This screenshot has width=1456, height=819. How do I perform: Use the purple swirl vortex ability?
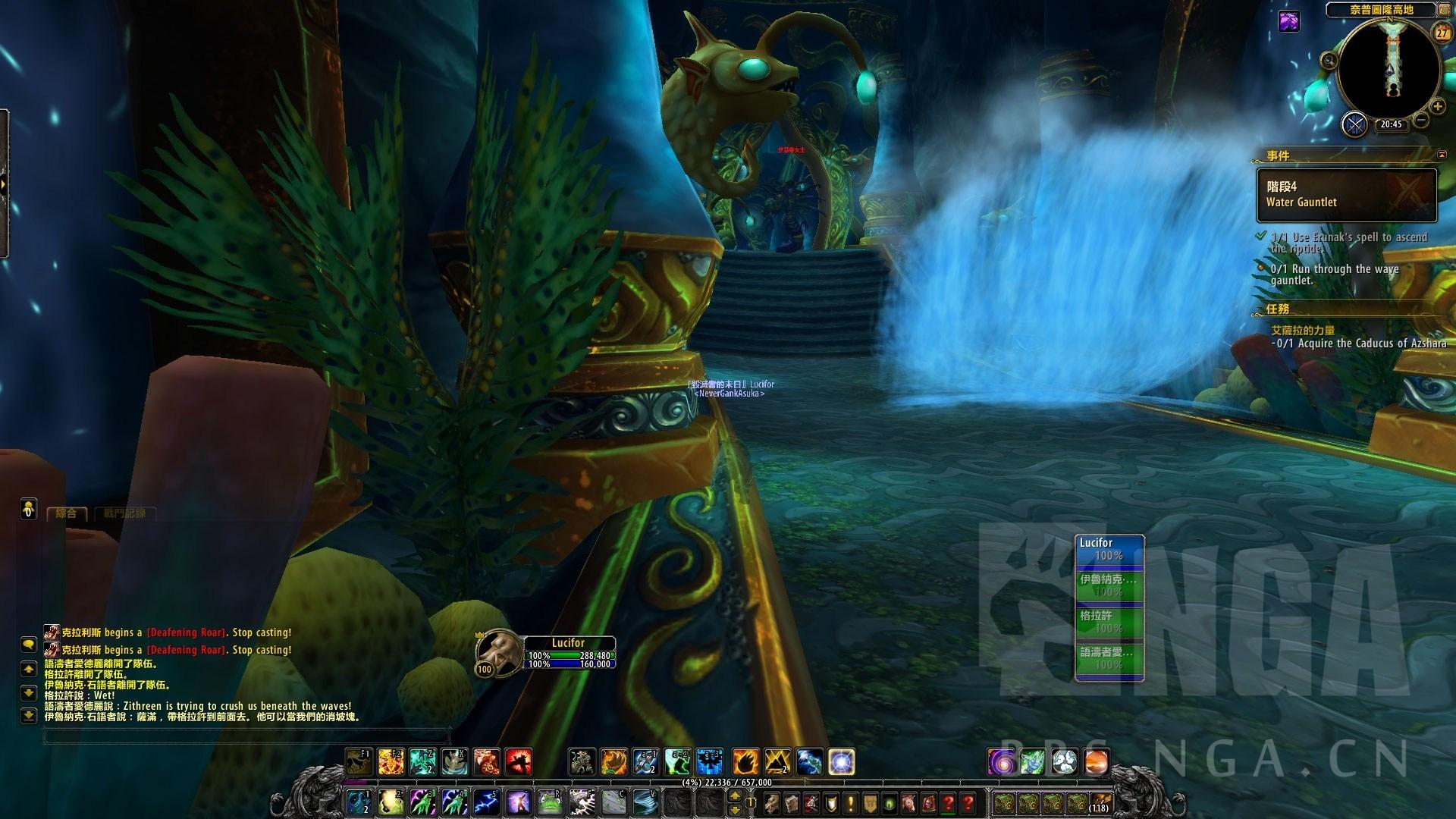click(x=1001, y=761)
